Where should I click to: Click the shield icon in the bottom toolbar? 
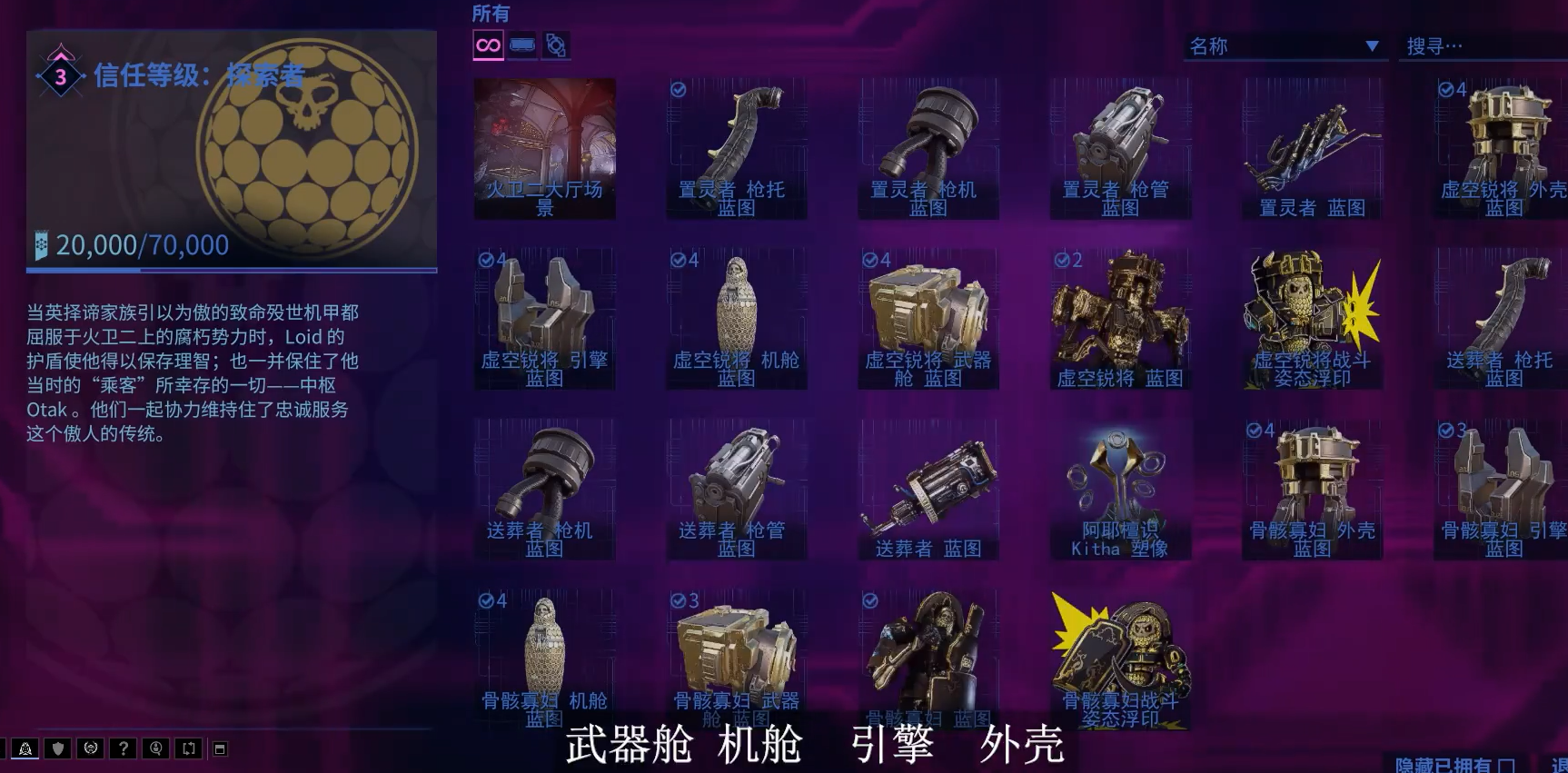[x=56, y=750]
